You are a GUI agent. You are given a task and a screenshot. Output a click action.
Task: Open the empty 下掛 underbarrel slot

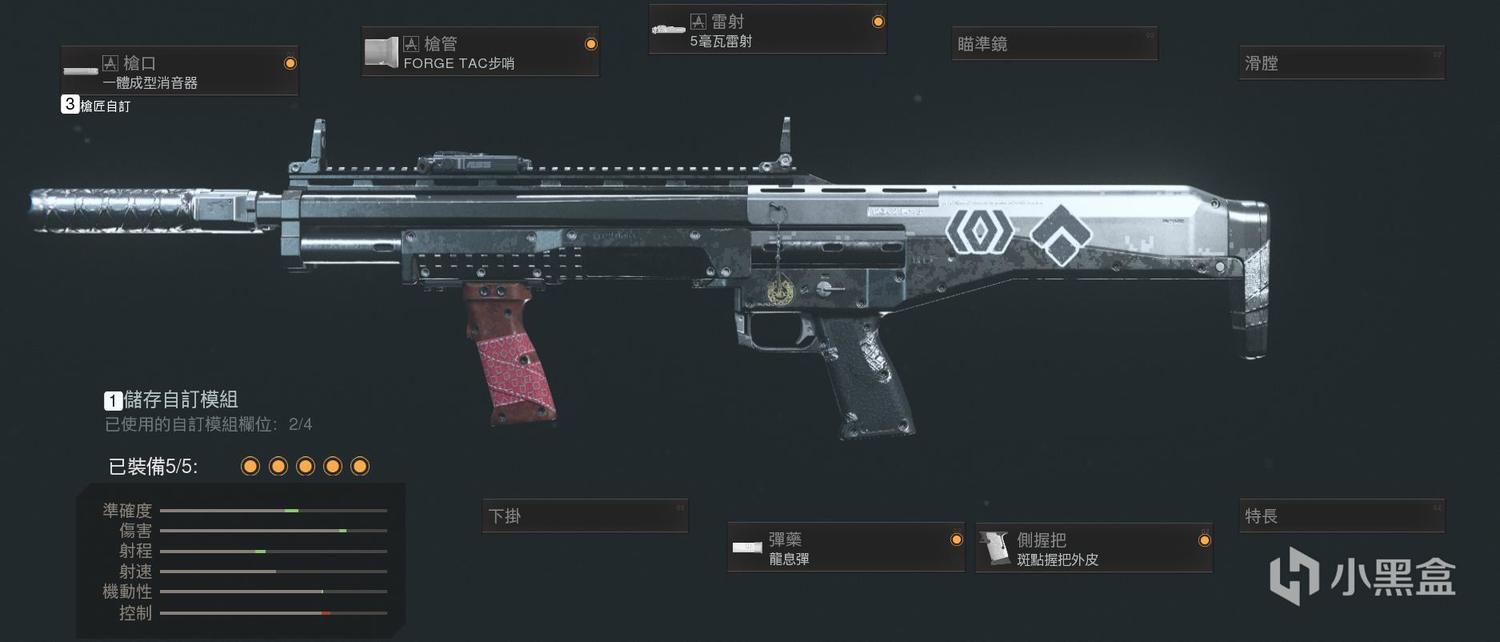pyautogui.click(x=585, y=516)
